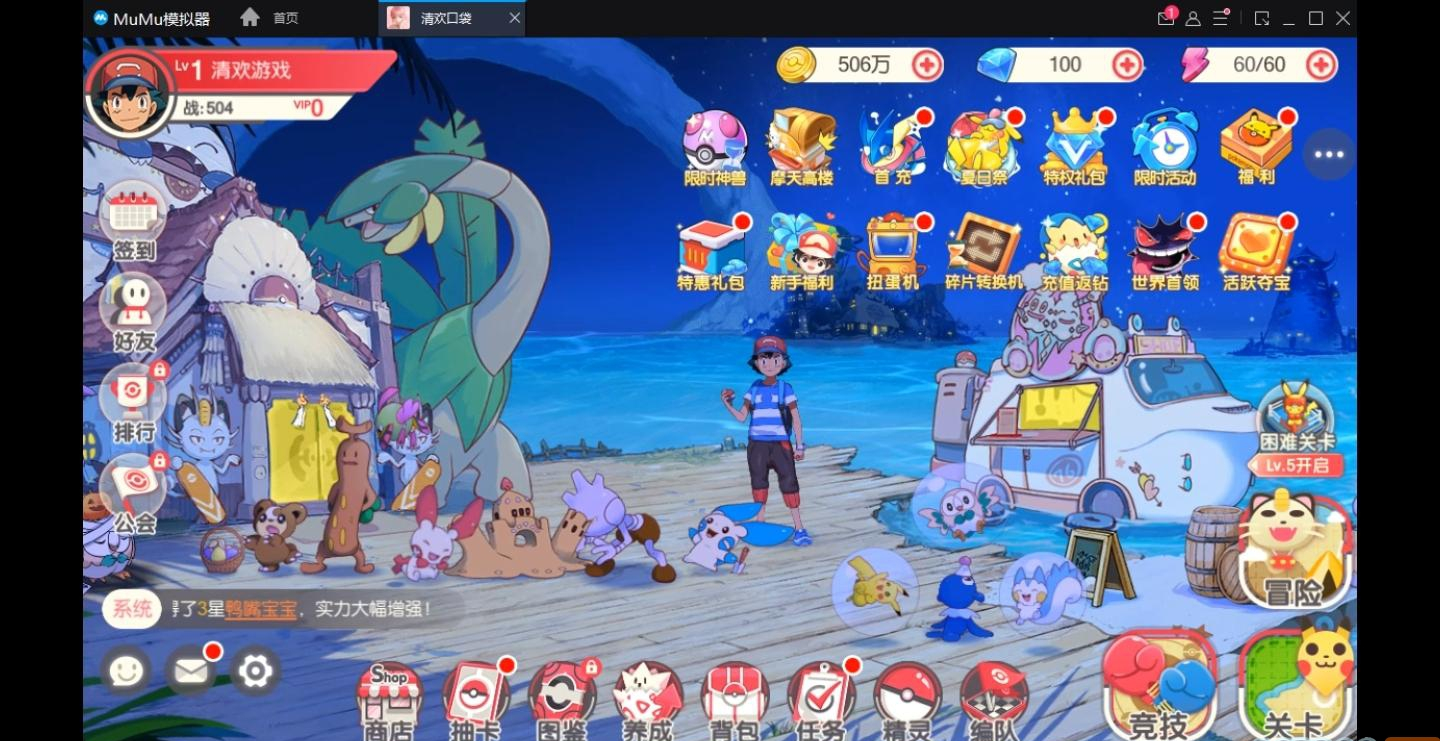Viewport: 1440px width, 741px height.
Task: Open the gear settings icon
Action: point(255,671)
